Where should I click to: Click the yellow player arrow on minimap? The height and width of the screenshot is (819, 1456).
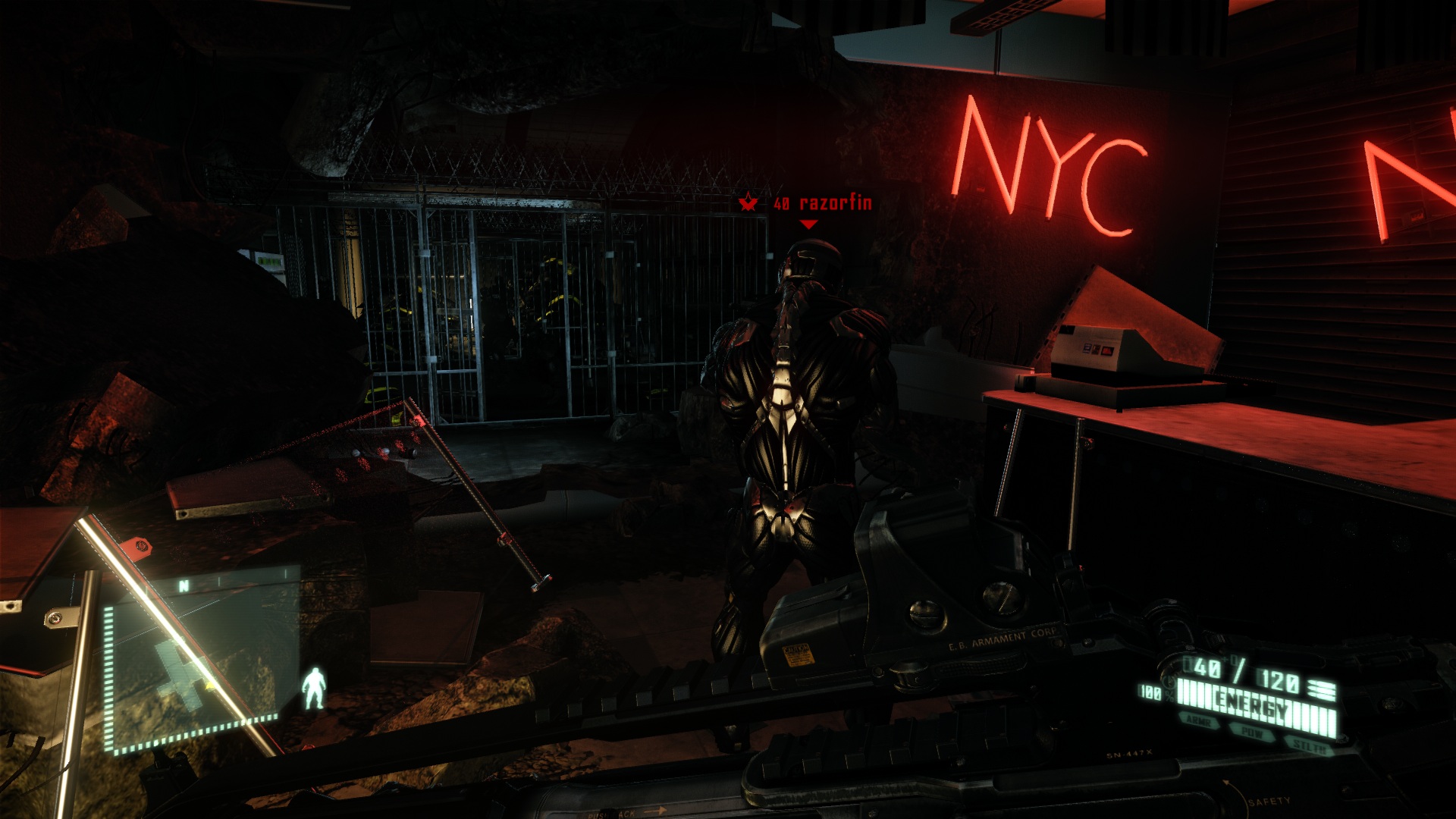pyautogui.click(x=209, y=685)
